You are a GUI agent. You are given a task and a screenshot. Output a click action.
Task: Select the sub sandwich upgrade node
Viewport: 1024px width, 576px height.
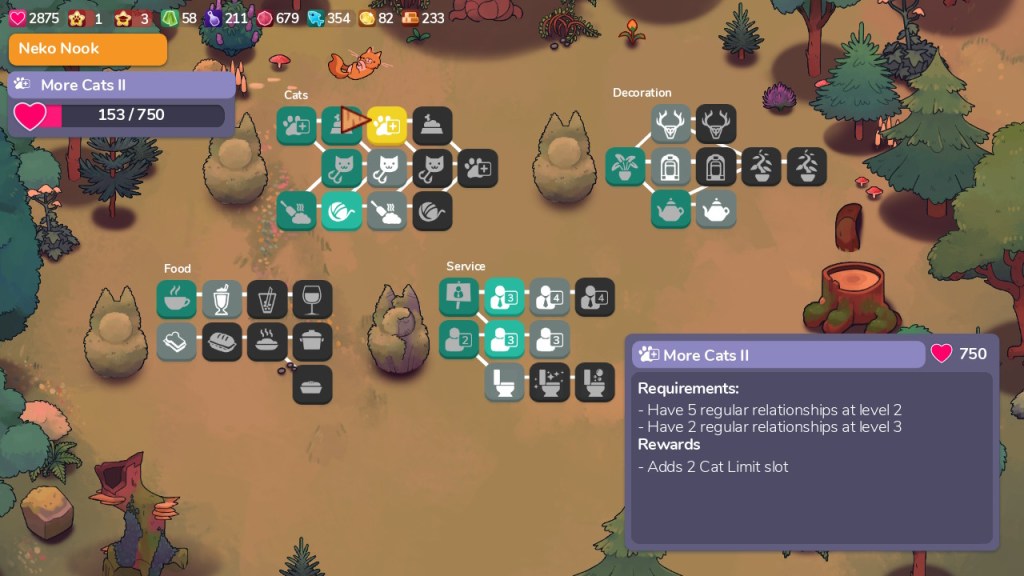pyautogui.click(x=222, y=341)
